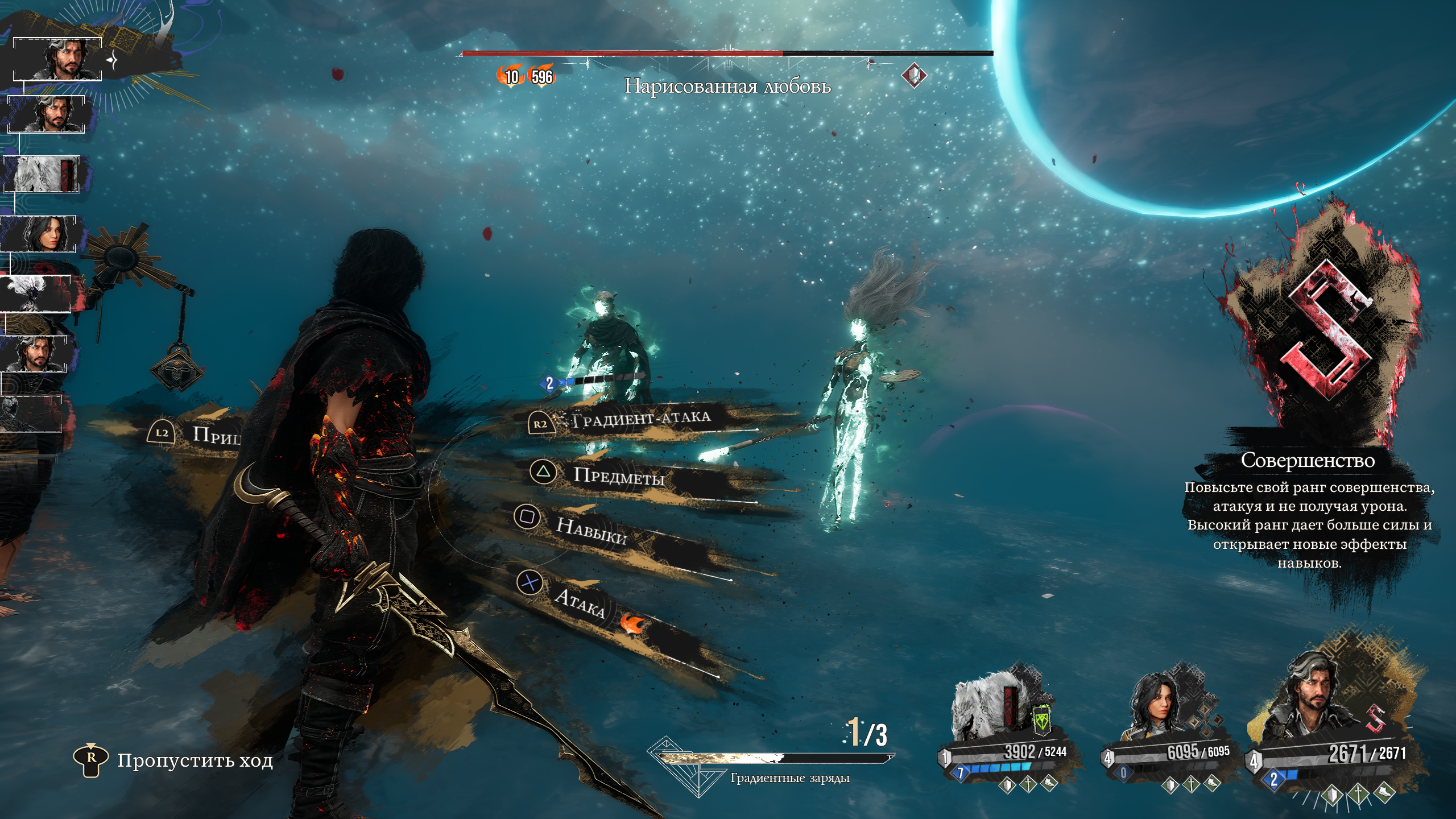Open the Навыки skills menu
1456x819 pixels.
[590, 531]
